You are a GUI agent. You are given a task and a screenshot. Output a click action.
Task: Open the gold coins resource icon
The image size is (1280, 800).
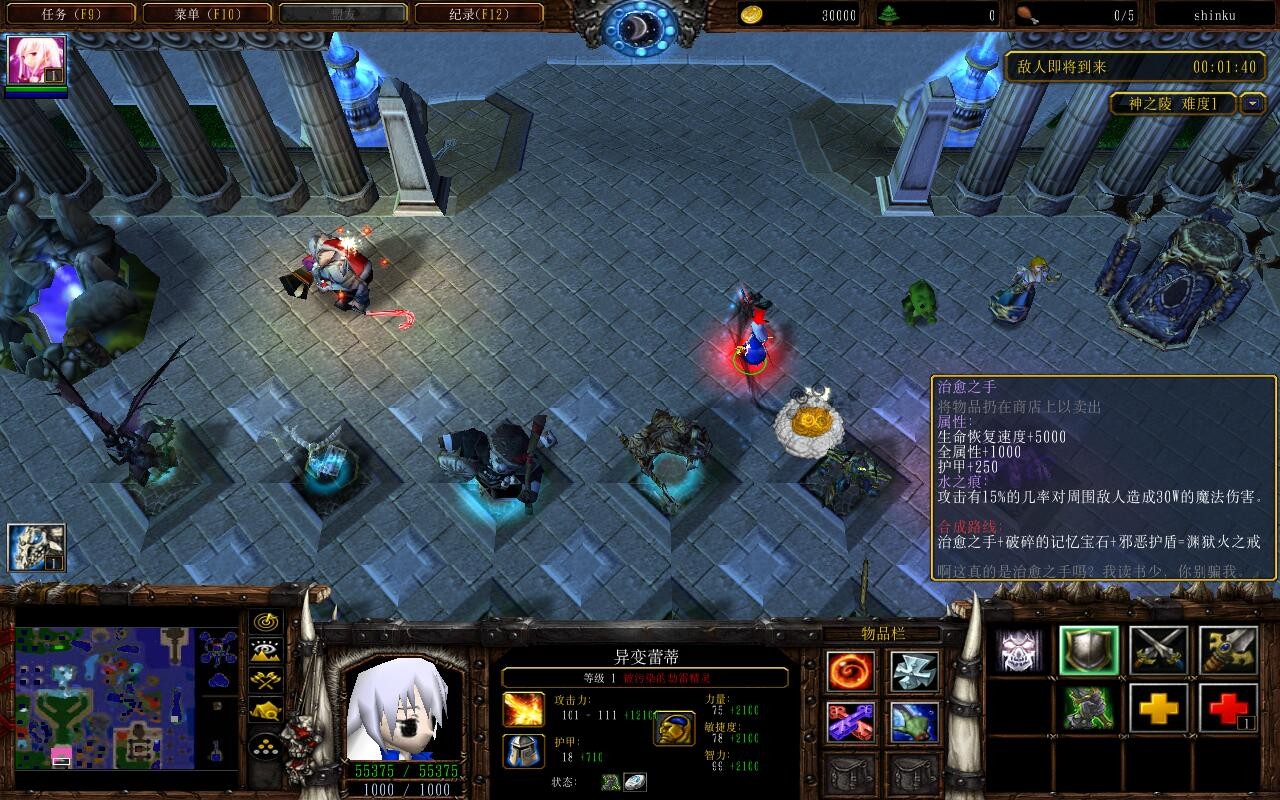(x=753, y=15)
